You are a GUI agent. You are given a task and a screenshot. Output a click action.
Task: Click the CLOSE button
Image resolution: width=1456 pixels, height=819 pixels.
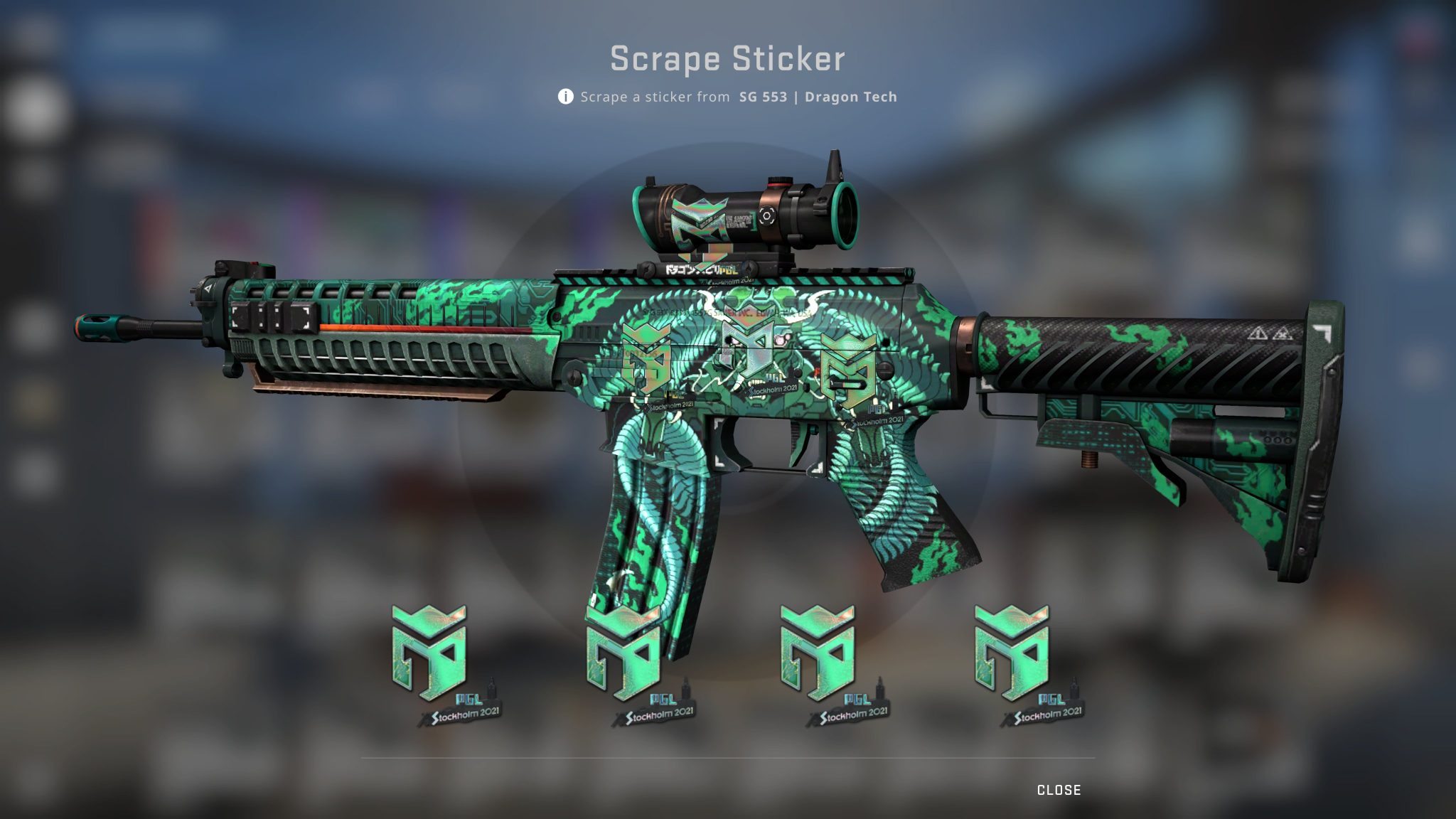pos(1058,789)
